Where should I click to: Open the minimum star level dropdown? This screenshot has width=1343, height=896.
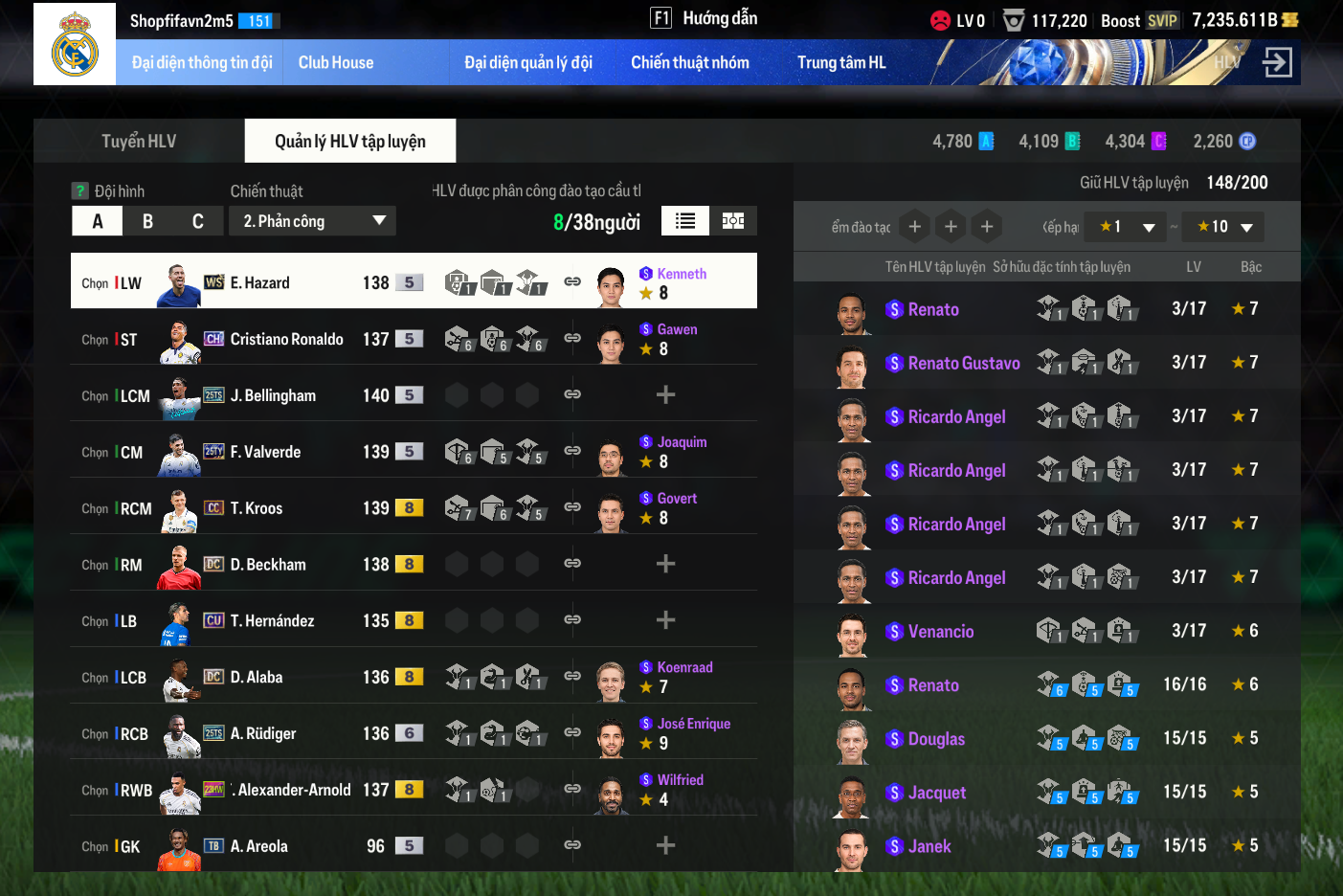(x=1128, y=227)
